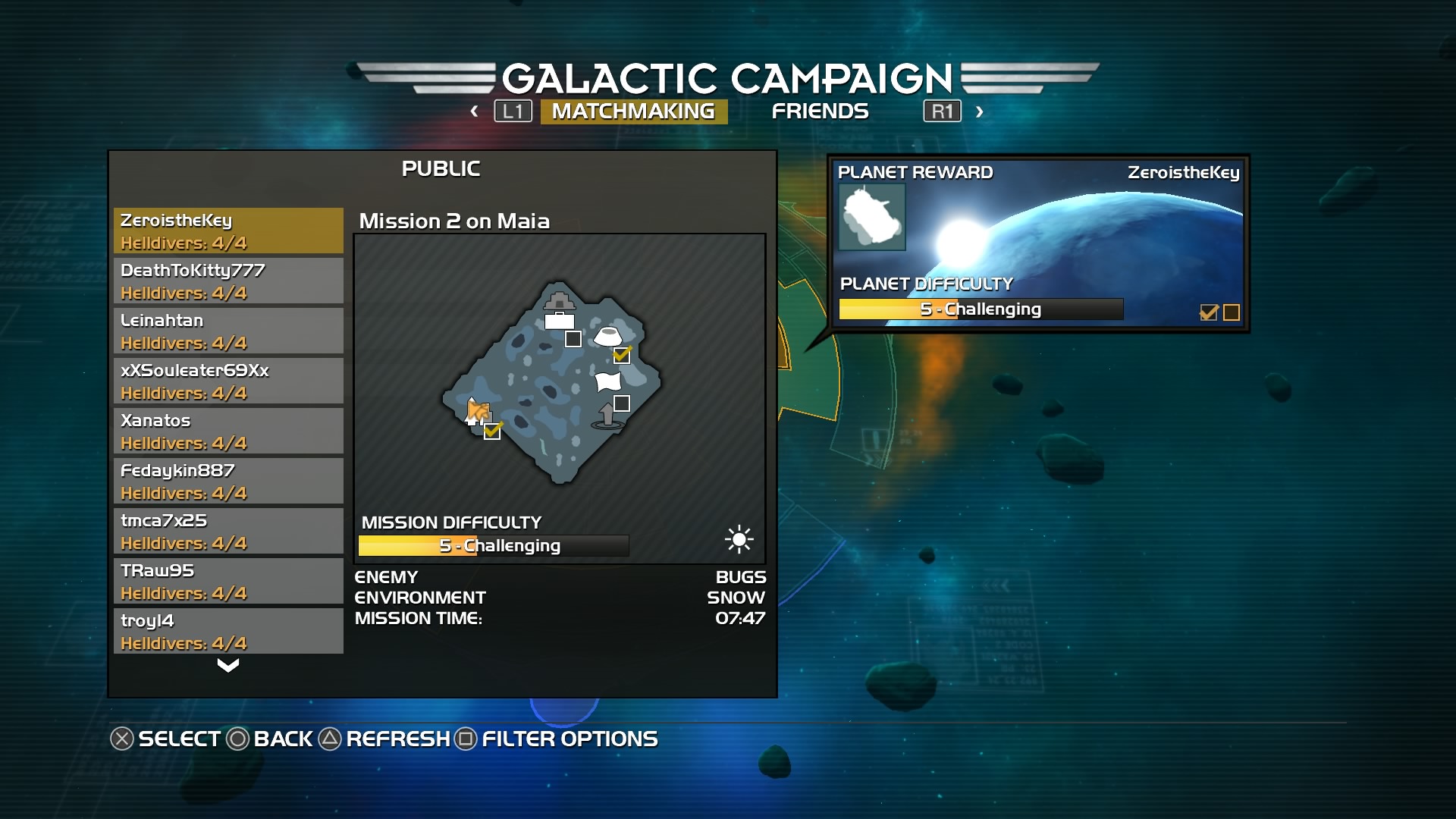1456x819 pixels.
Task: Select ZeroistheKey's game lobby
Action: (228, 231)
